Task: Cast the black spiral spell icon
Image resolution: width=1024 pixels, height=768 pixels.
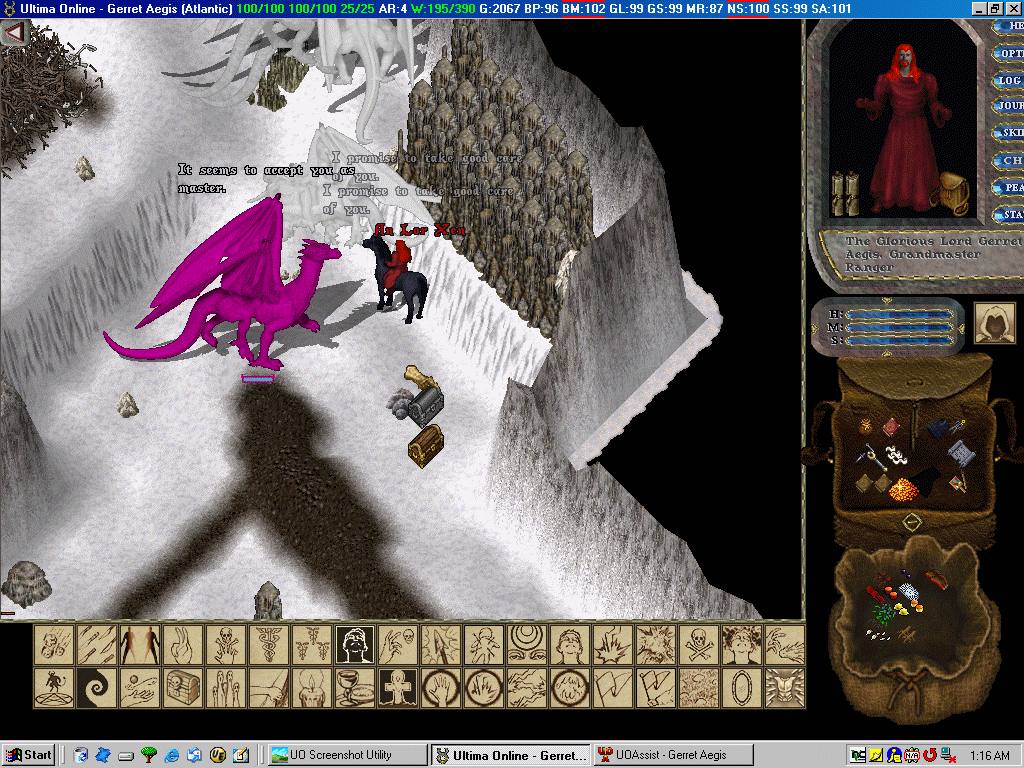Action: (97, 687)
